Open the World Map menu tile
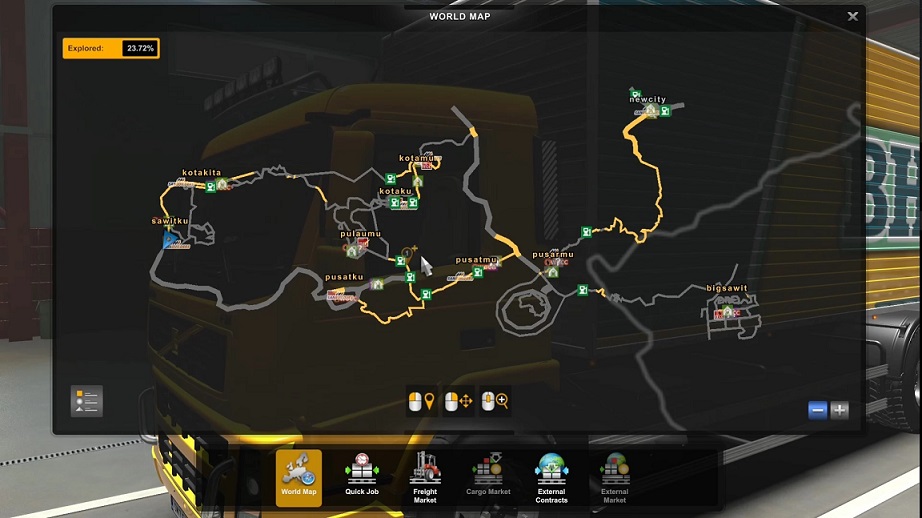922x518 pixels. click(299, 477)
